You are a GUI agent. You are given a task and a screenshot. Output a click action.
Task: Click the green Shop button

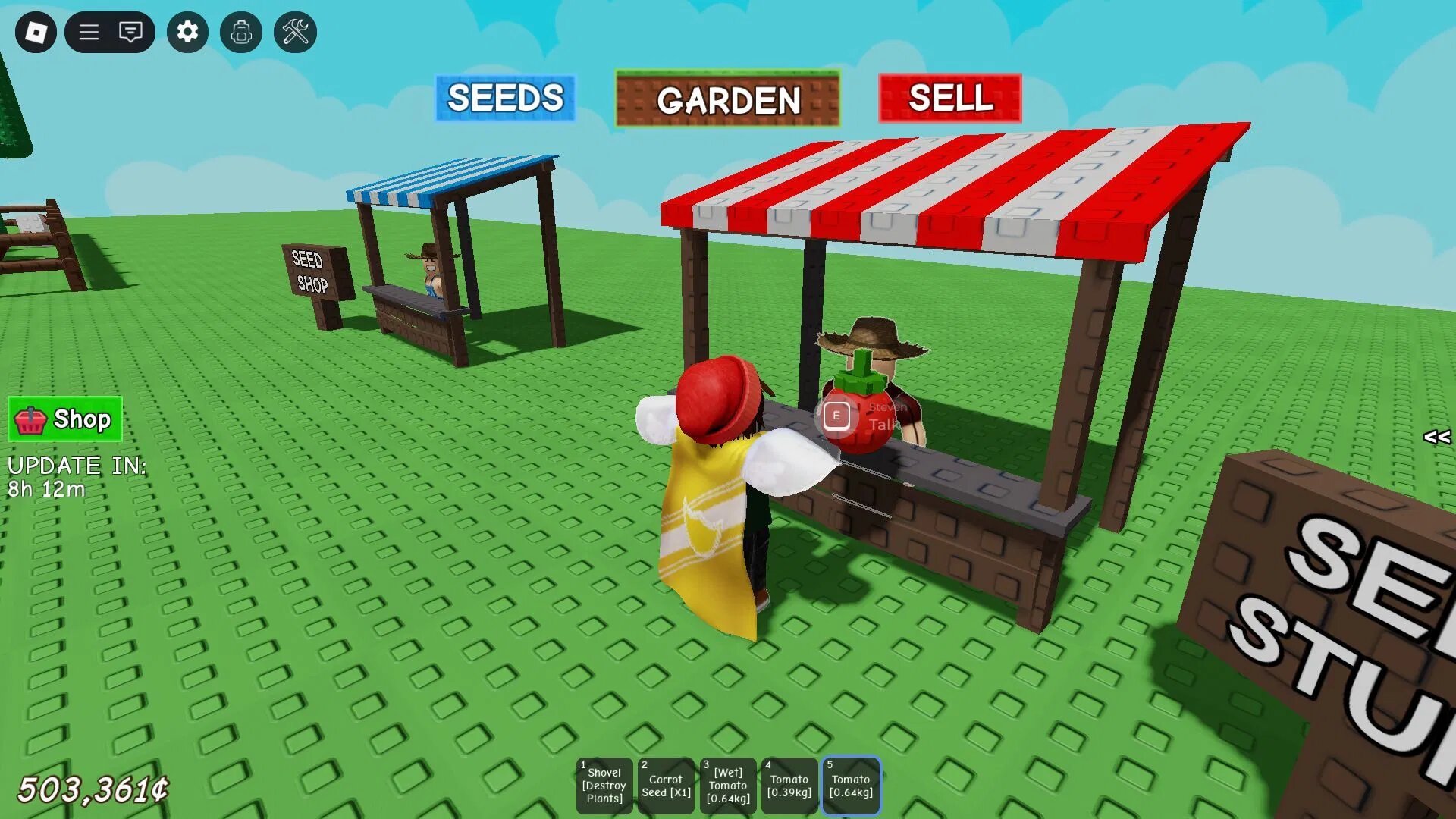[64, 419]
